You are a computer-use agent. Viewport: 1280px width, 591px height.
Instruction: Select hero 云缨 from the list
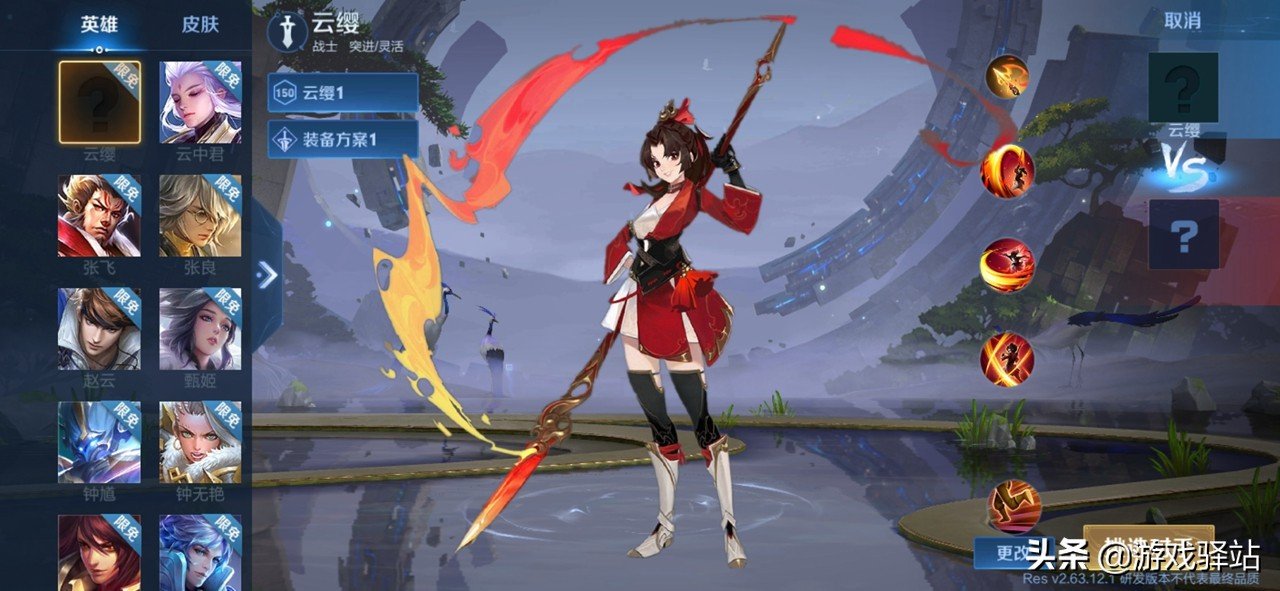[99, 102]
